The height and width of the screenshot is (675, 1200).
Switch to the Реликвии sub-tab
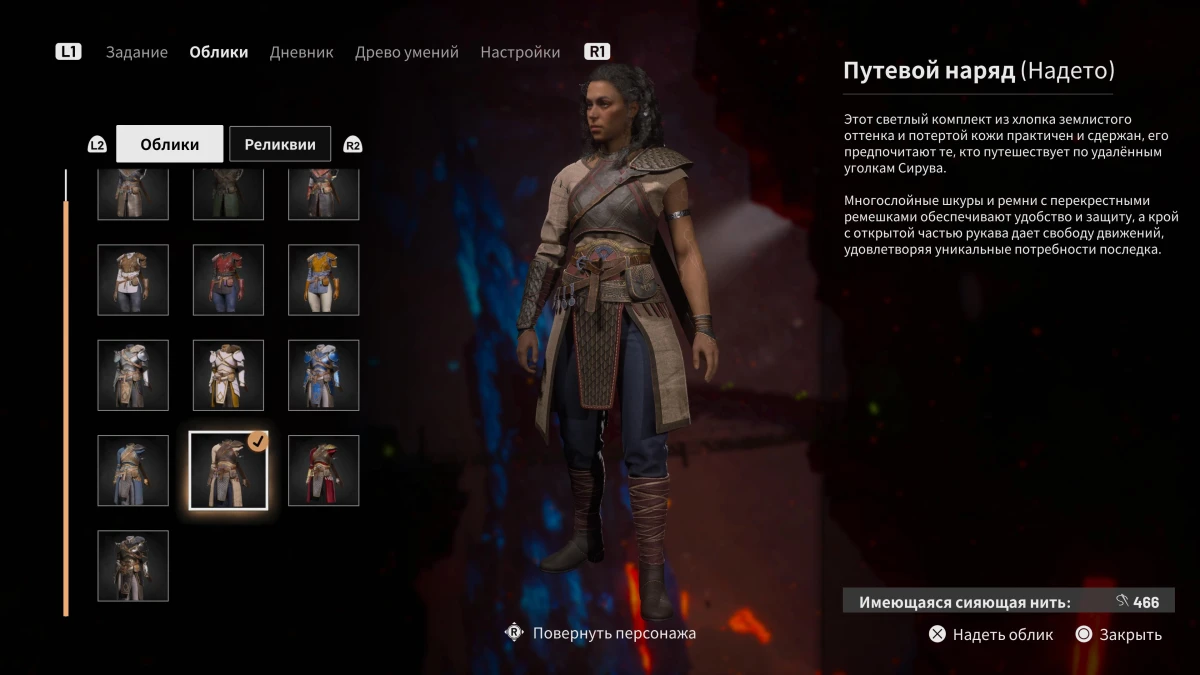point(280,144)
